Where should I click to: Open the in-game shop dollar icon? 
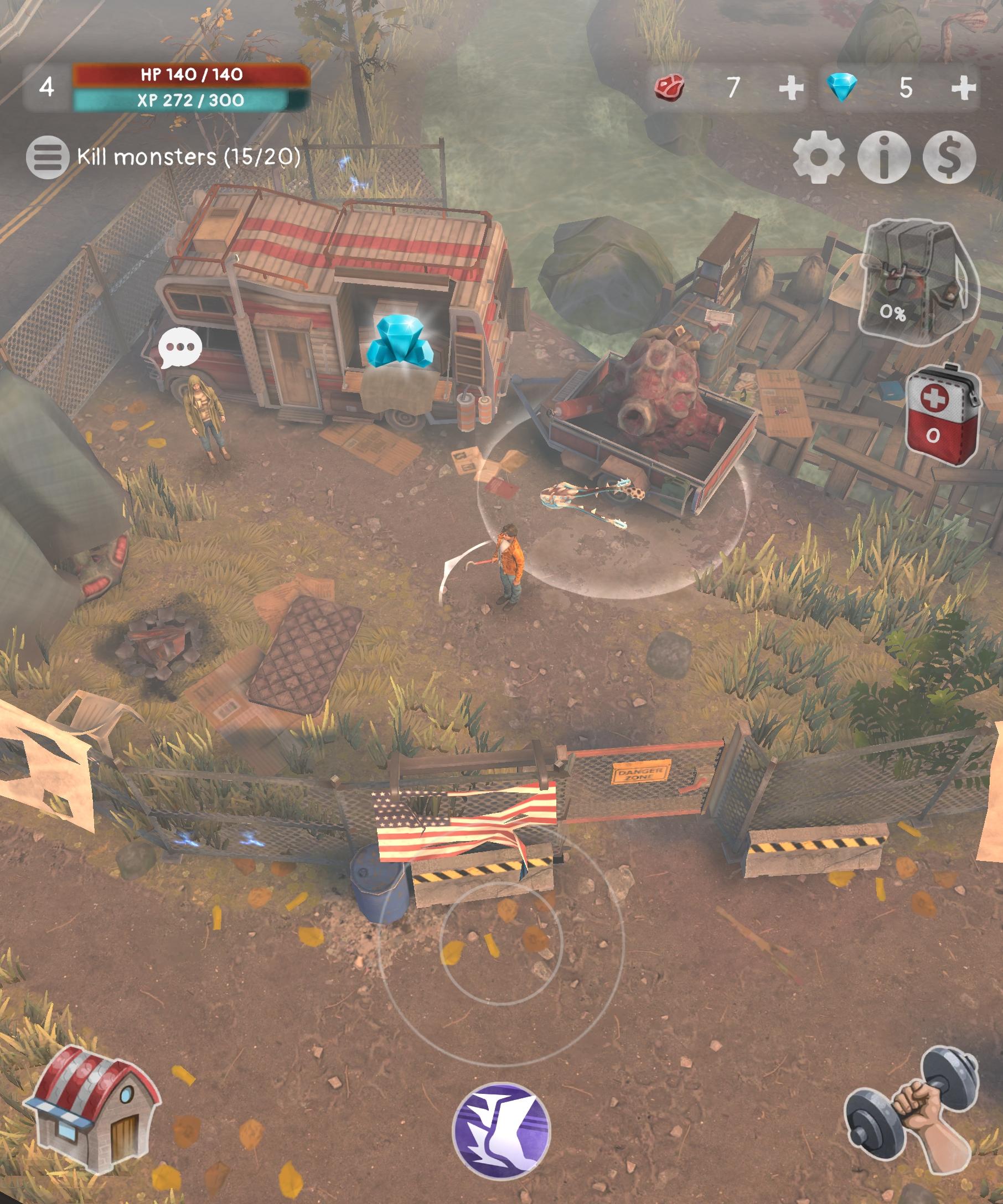click(949, 158)
